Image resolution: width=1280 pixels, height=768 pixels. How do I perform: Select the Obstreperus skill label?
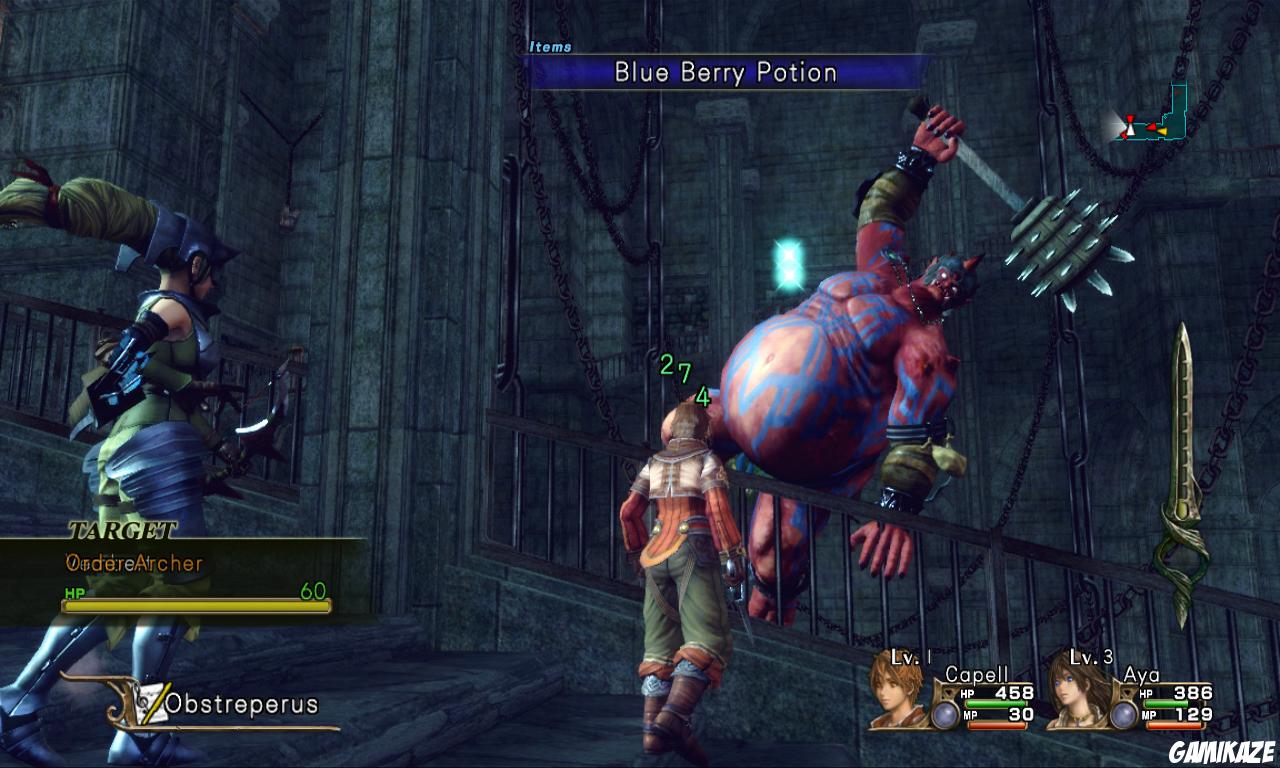pyautogui.click(x=240, y=704)
